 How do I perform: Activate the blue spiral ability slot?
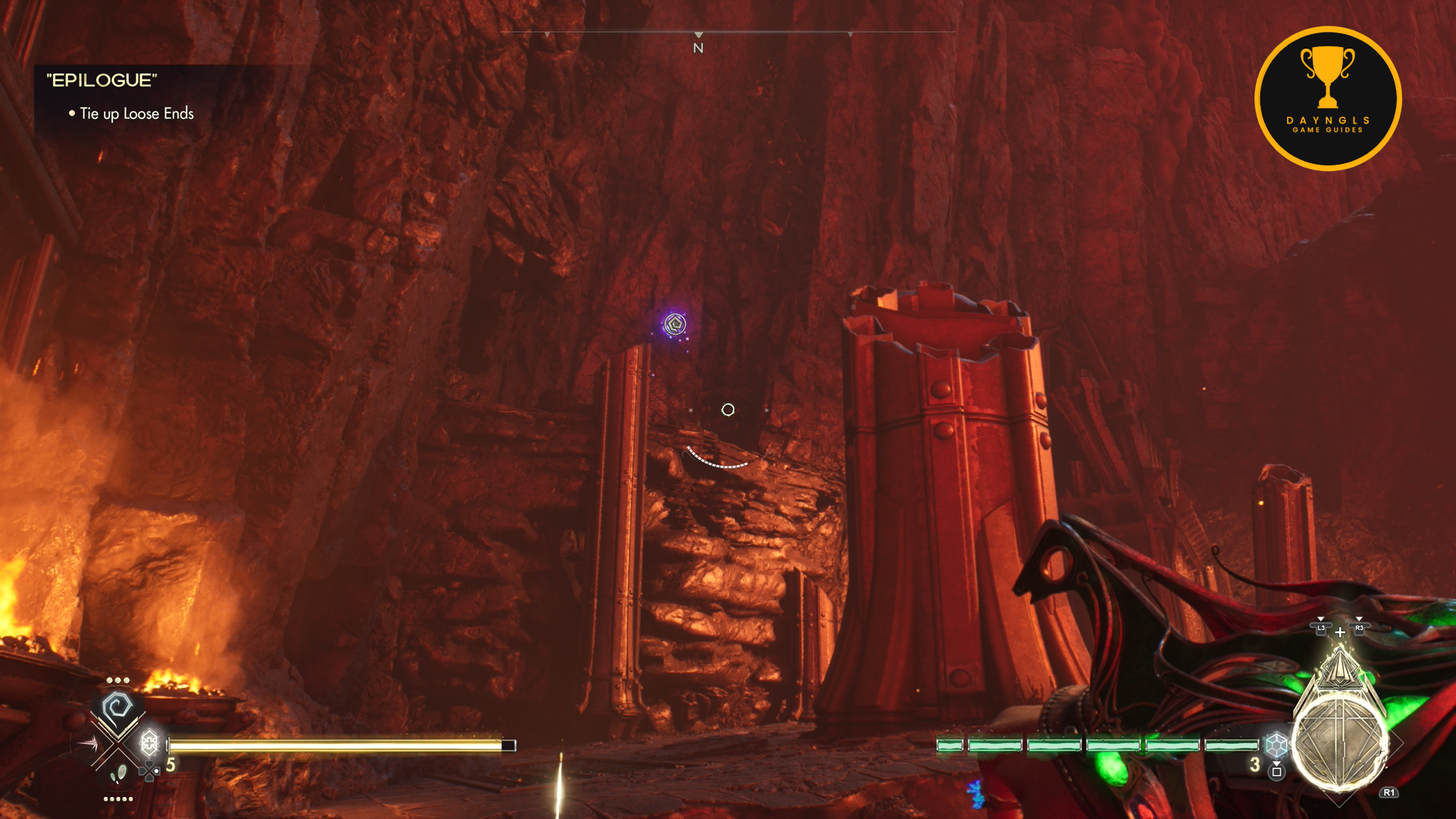tap(118, 709)
